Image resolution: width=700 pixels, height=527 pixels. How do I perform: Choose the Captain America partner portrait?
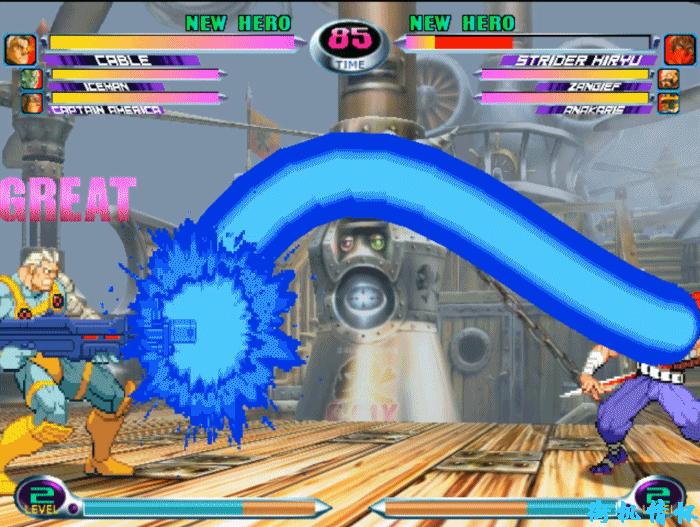(31, 101)
